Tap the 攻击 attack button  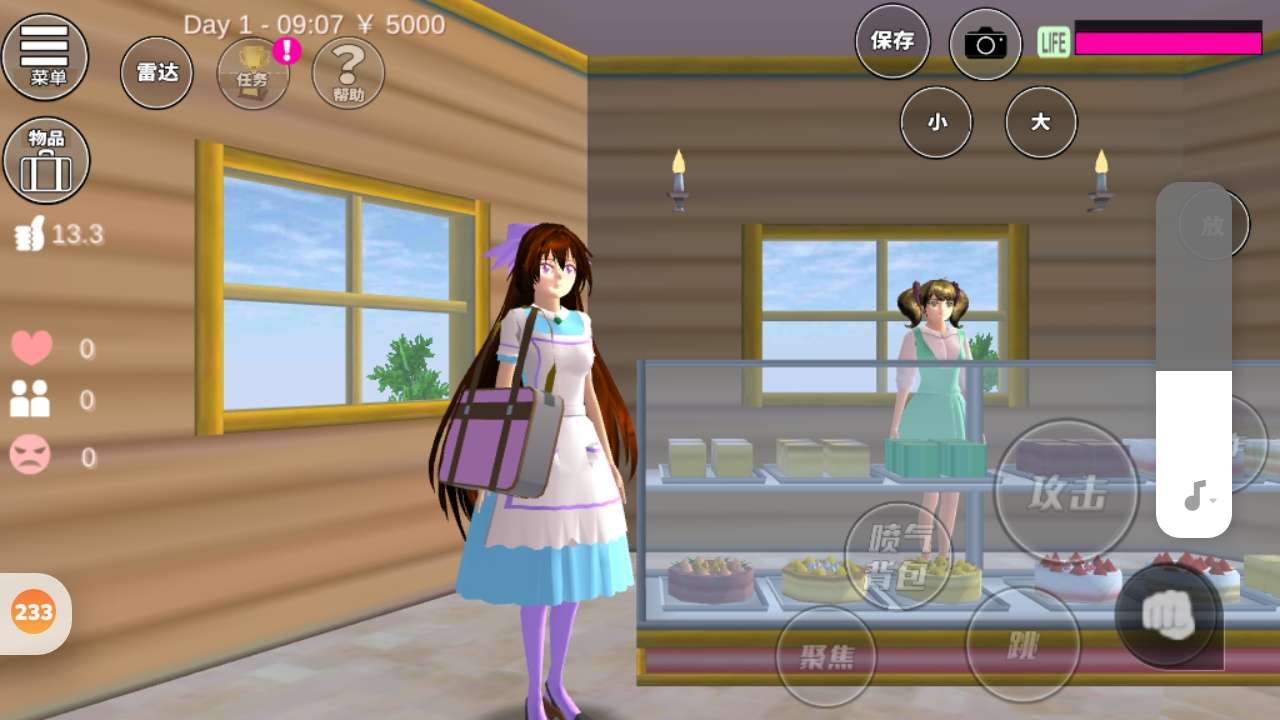point(1066,492)
